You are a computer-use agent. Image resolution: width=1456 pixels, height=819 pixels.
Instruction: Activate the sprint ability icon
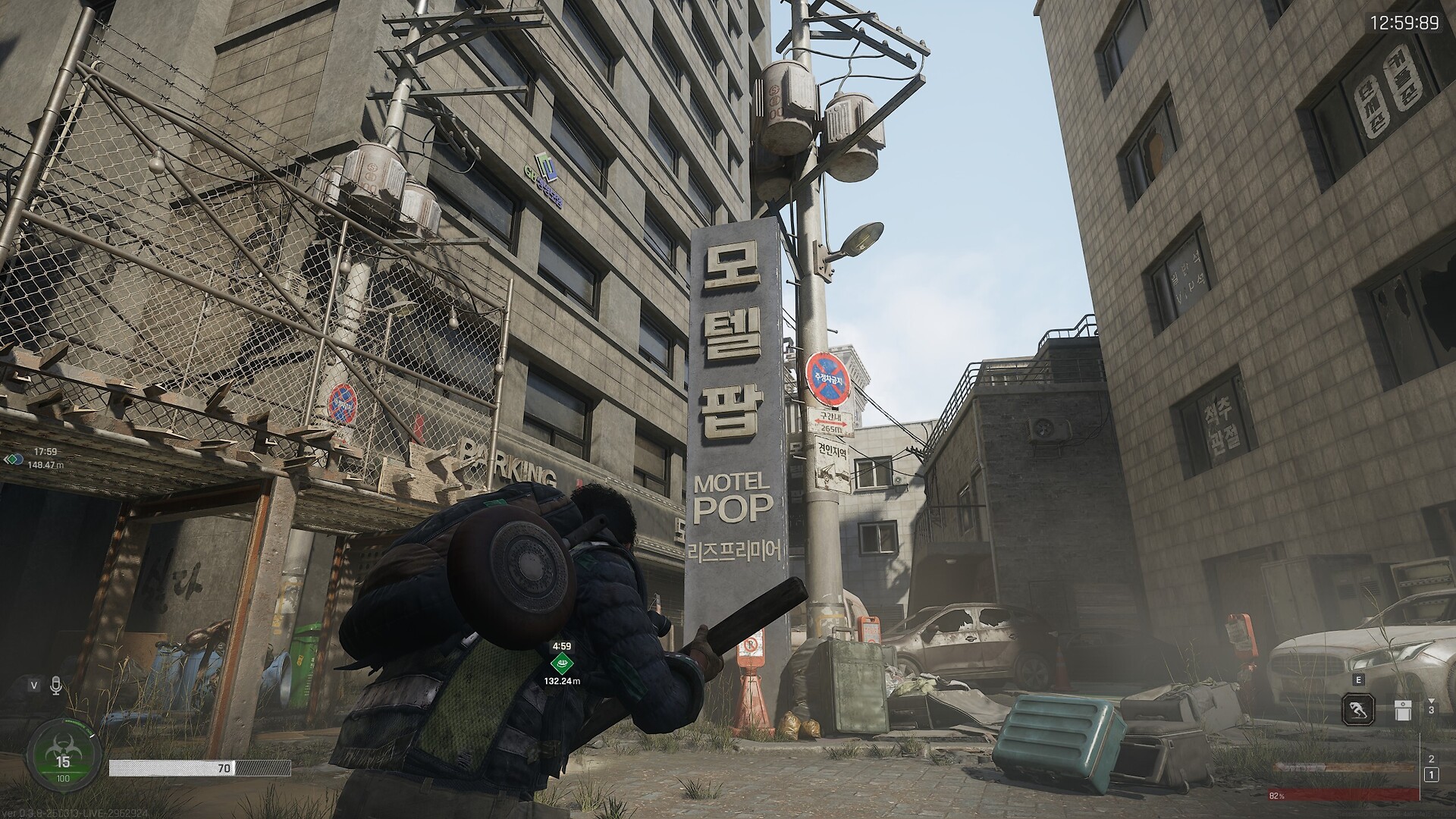coord(1357,711)
